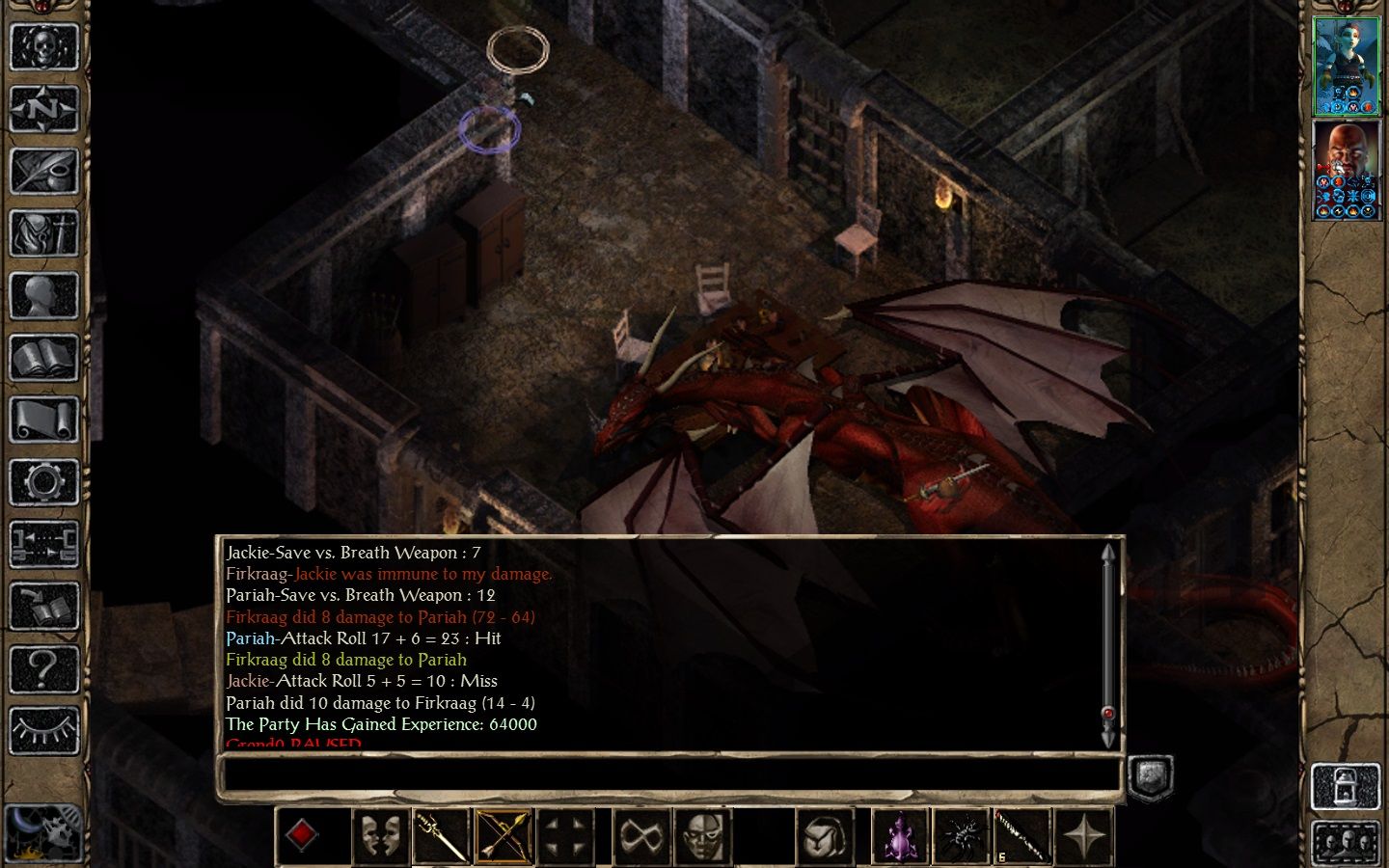Select the top character portrait
Image resolution: width=1389 pixels, height=868 pixels.
[1347, 66]
